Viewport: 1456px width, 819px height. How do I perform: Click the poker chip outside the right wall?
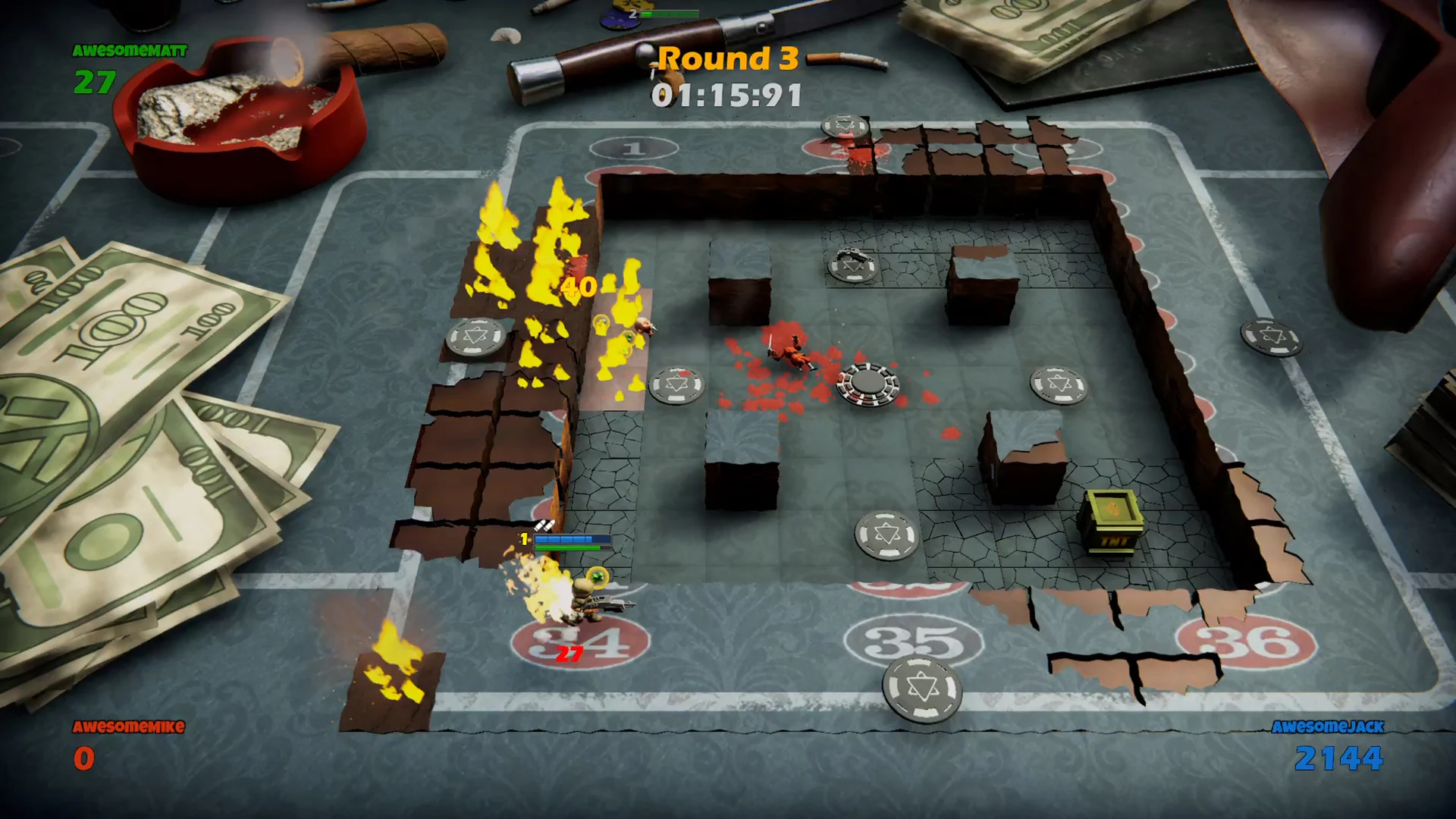(1273, 337)
